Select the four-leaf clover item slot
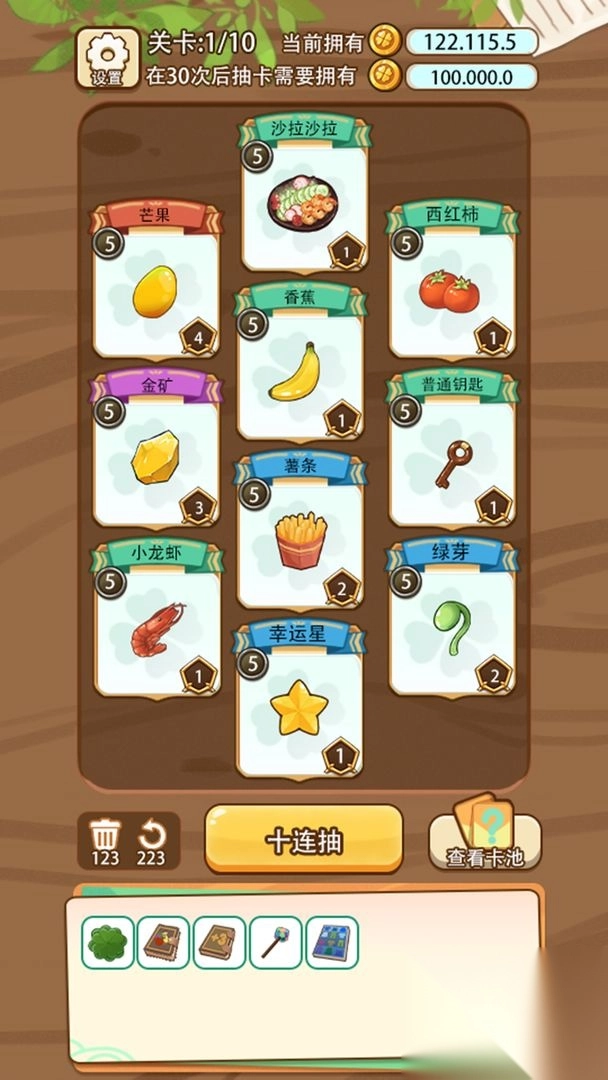 point(107,943)
